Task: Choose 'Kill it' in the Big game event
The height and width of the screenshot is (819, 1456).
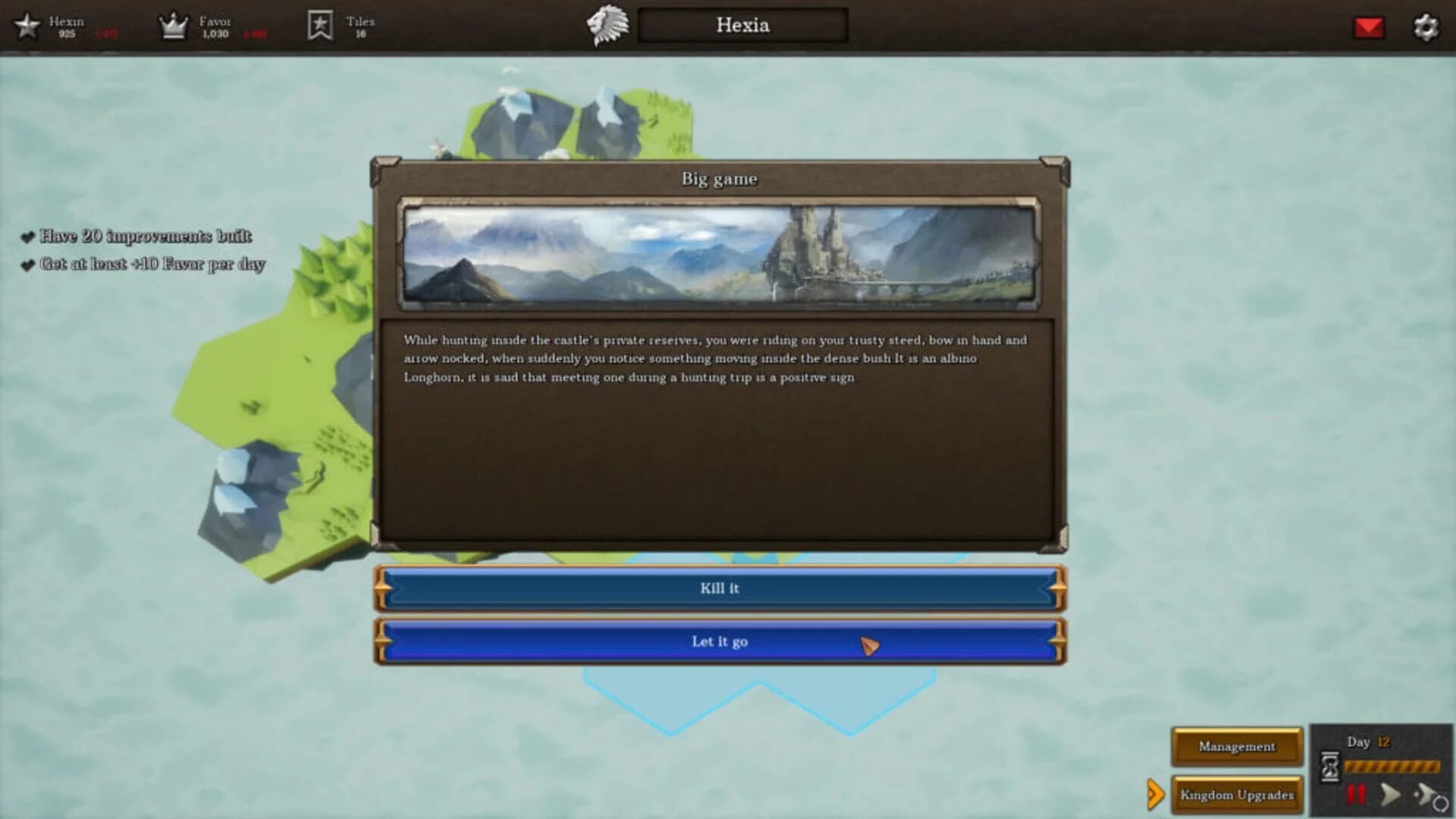Action: pyautogui.click(x=719, y=588)
